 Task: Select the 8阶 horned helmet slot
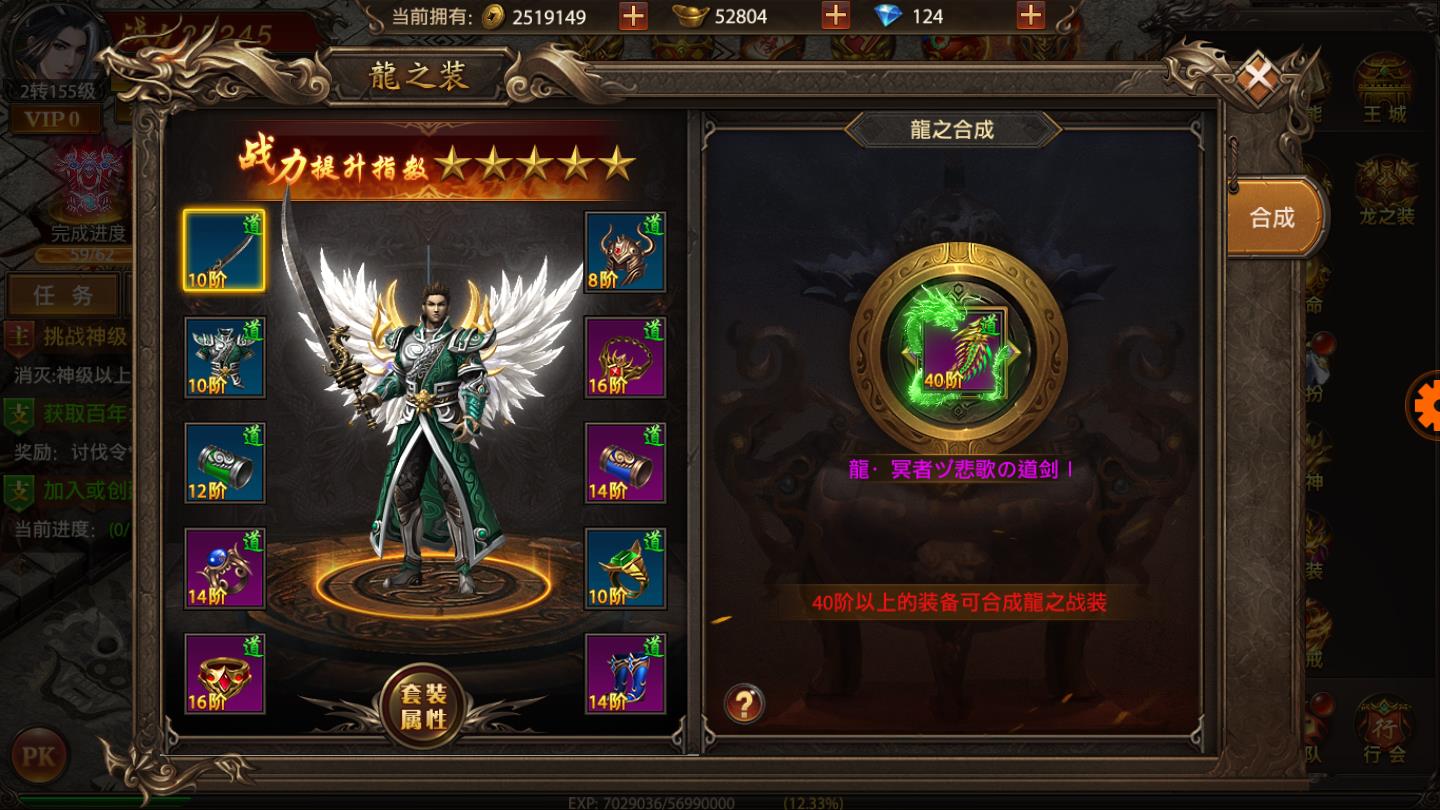625,251
